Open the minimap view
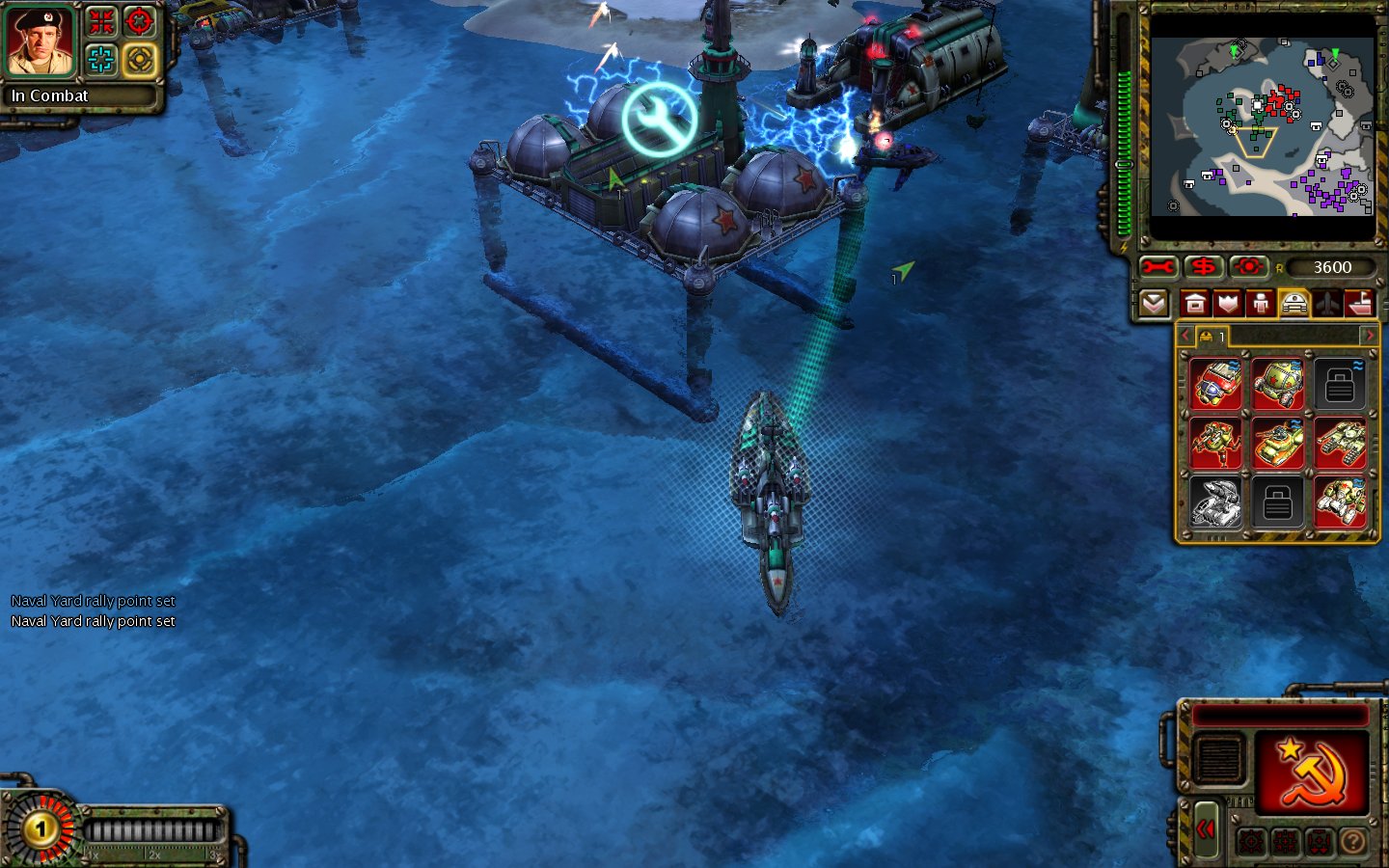1389x868 pixels. (1262, 126)
